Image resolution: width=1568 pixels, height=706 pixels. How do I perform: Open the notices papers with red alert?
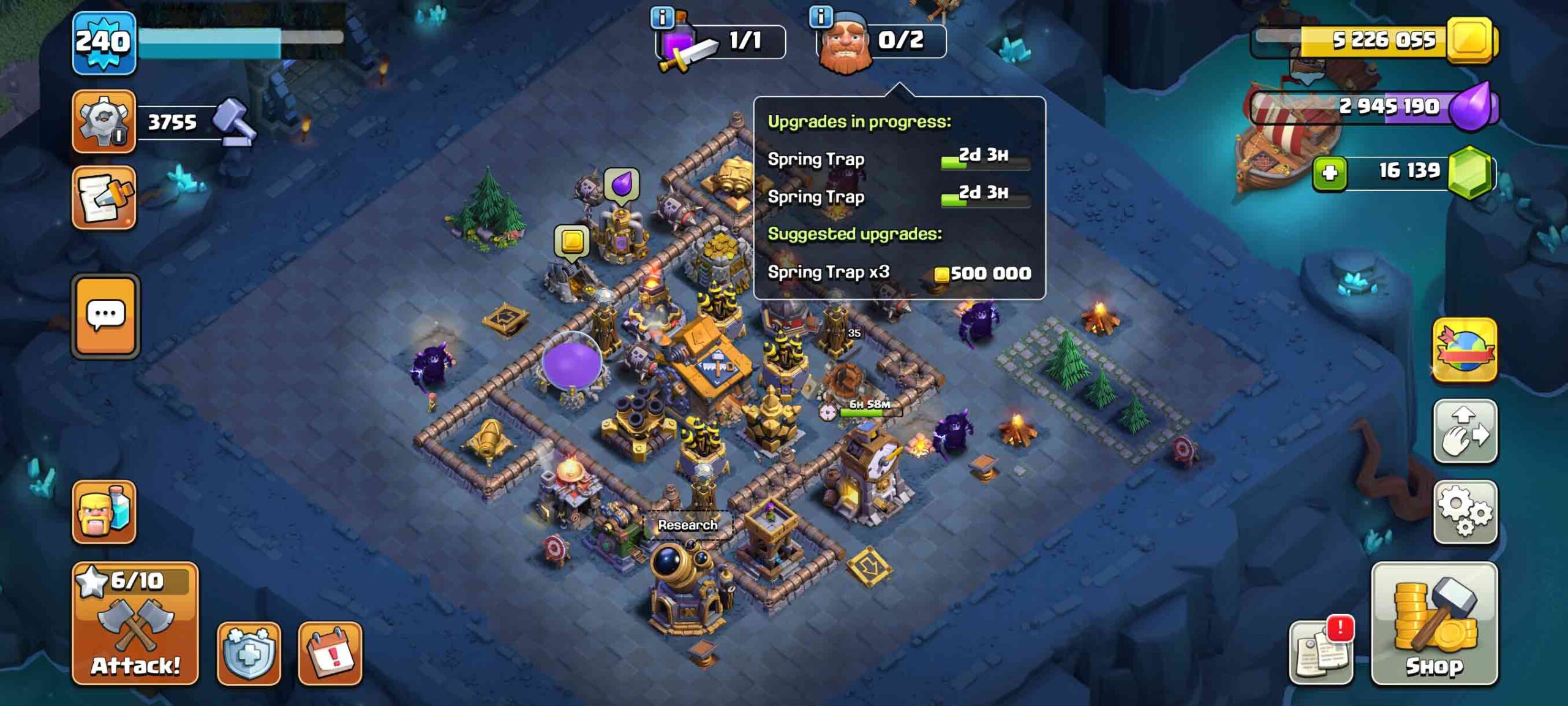pyautogui.click(x=1321, y=652)
